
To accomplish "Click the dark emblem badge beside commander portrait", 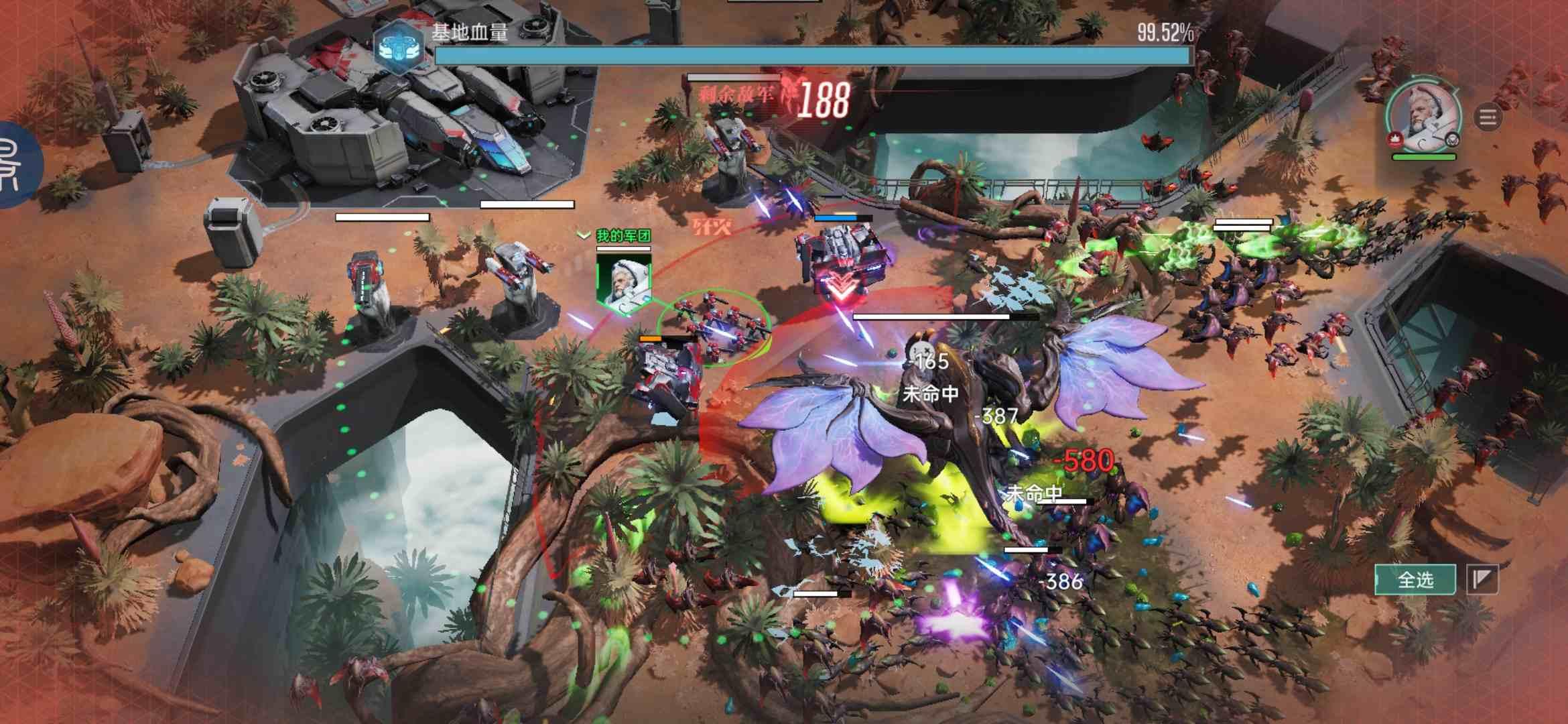I will (1453, 141).
